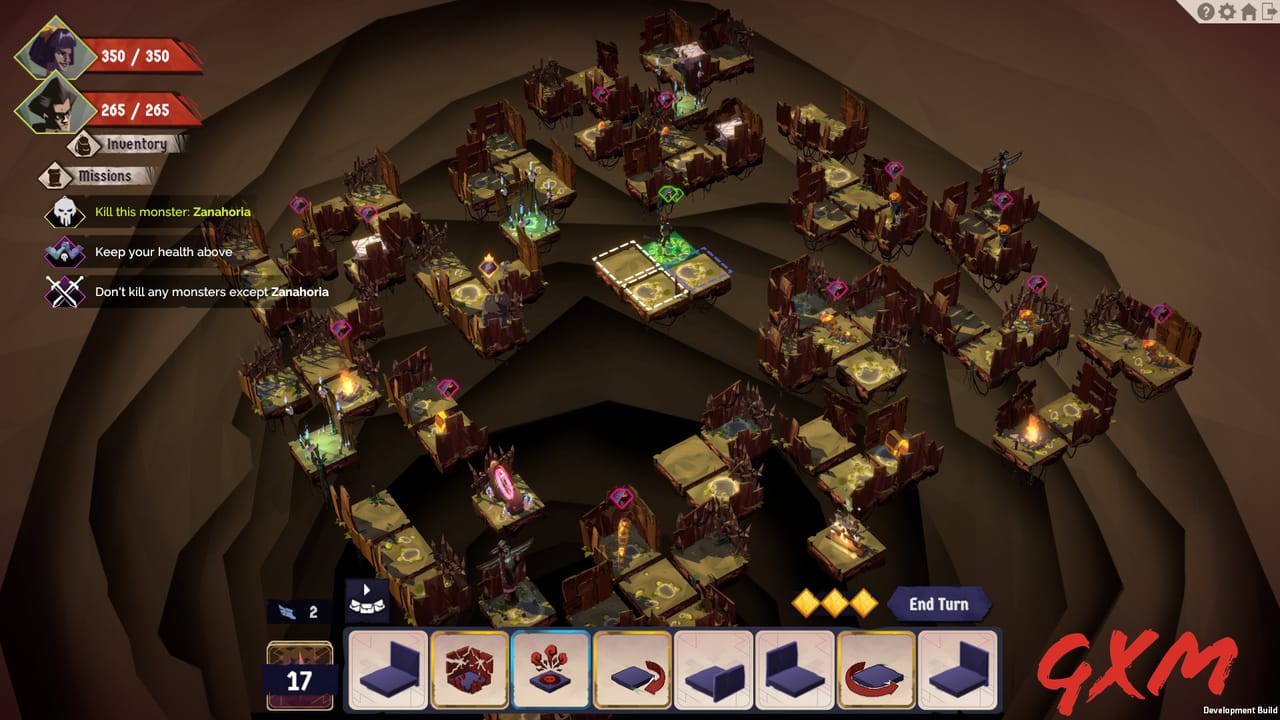
Task: Select the cracked cube tile card
Action: click(x=469, y=670)
